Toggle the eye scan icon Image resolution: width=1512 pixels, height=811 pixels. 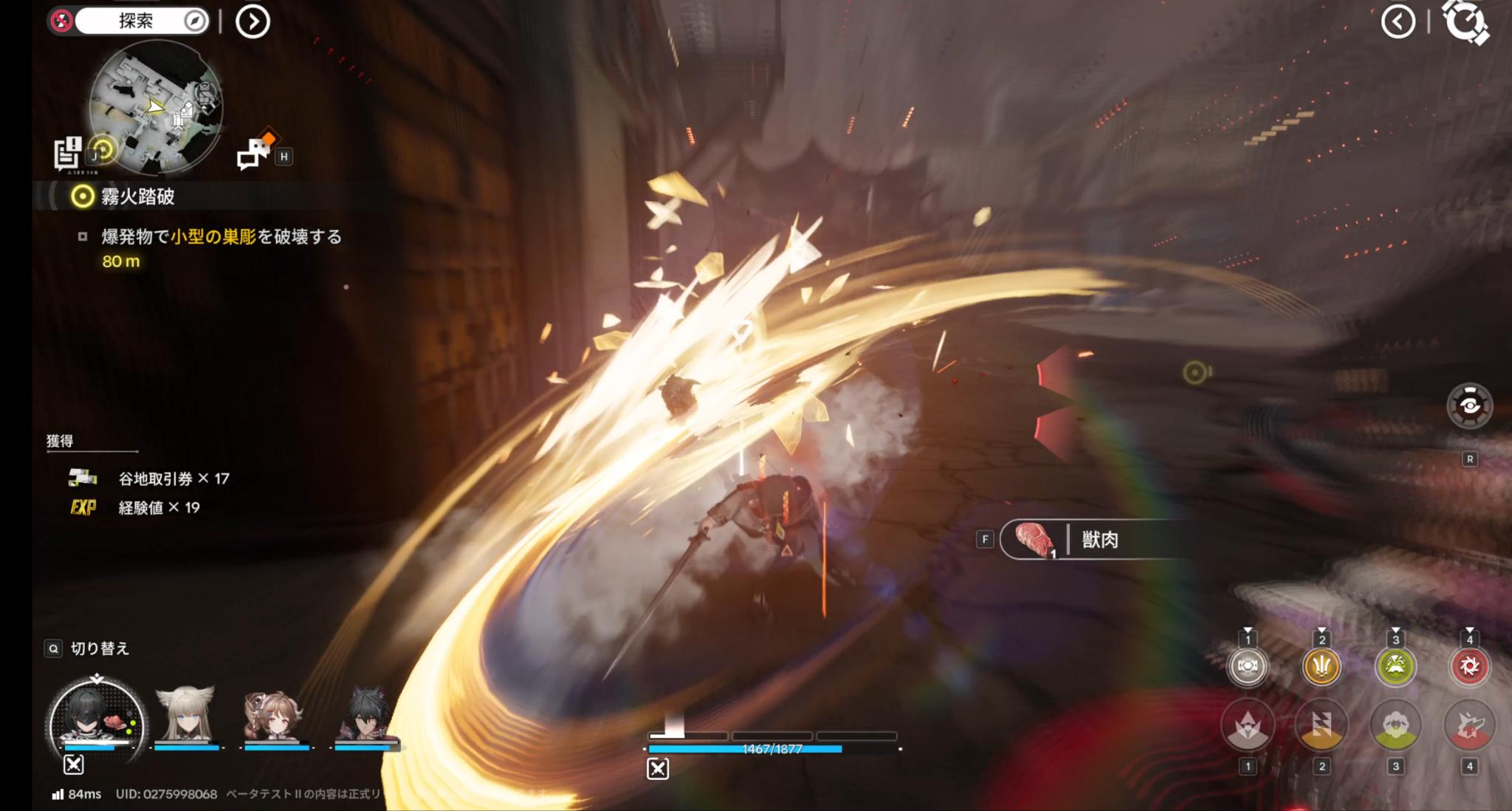coord(1469,405)
